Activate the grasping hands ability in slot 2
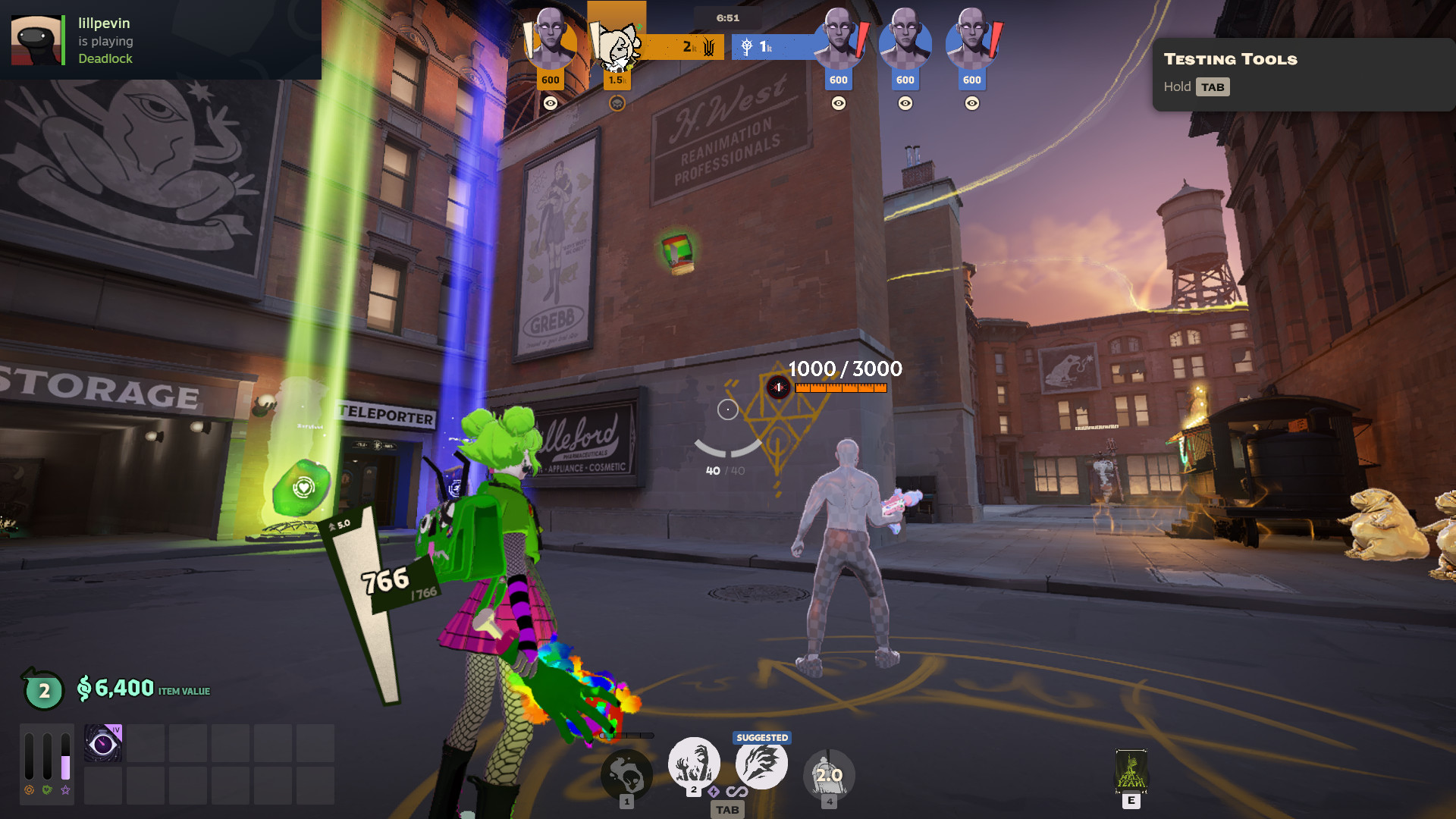Screen dimensions: 1456x819 [693, 763]
